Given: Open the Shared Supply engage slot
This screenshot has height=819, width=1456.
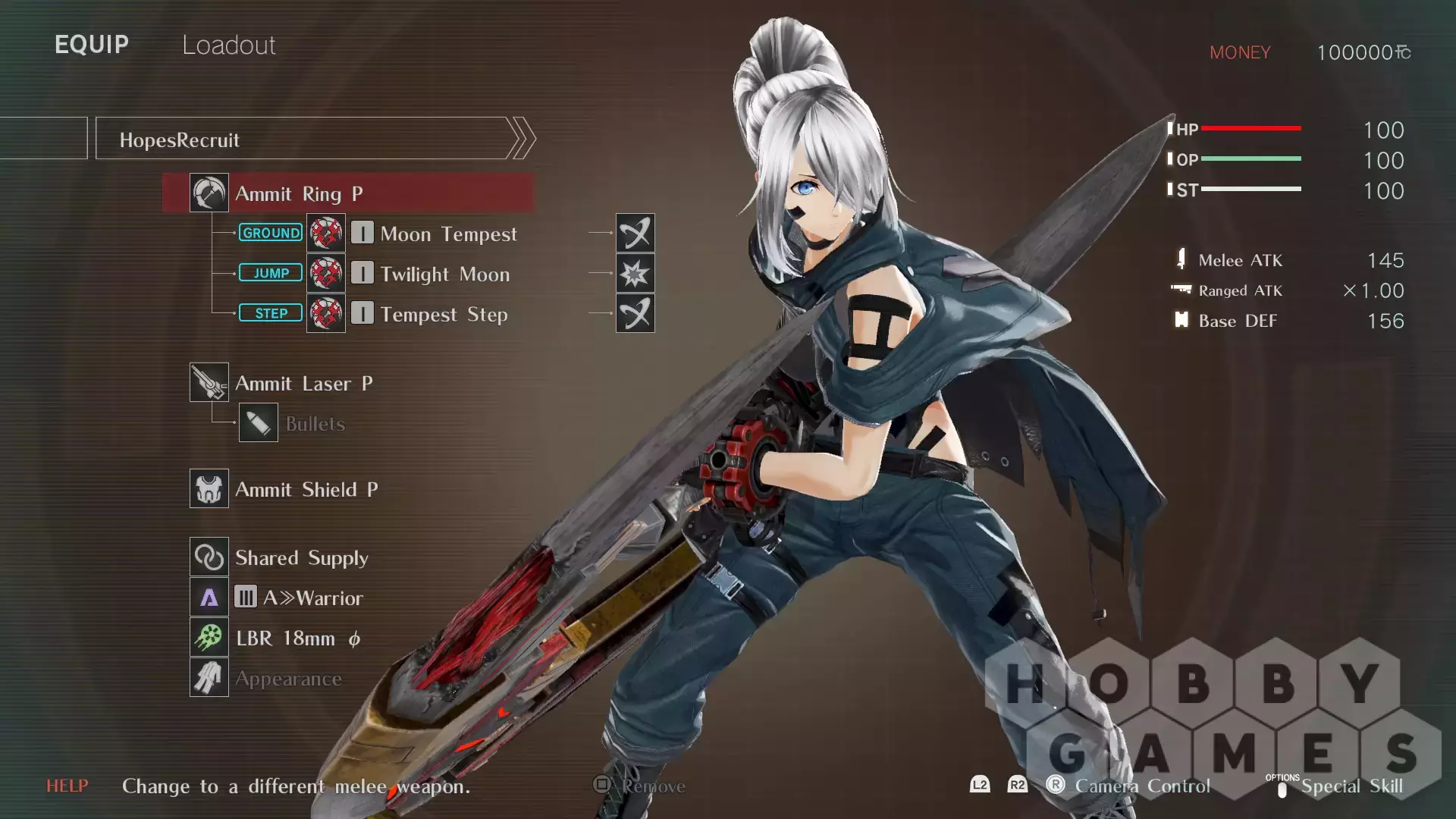Looking at the screenshot, I should [301, 557].
